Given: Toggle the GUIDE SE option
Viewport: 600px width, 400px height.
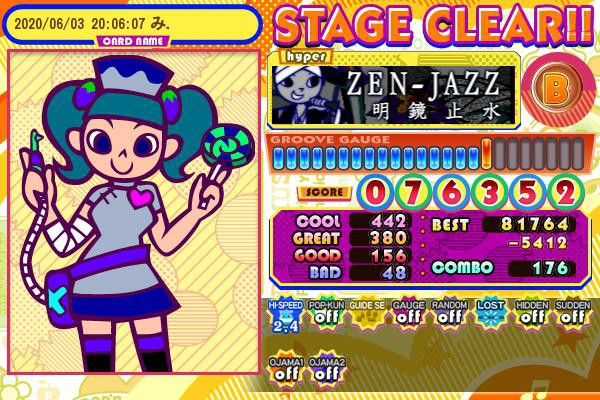Looking at the screenshot, I should tap(366, 314).
